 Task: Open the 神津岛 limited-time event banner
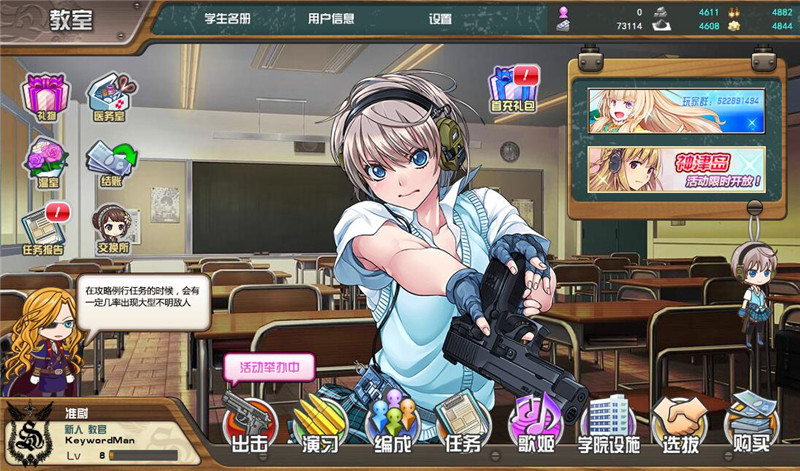click(x=676, y=169)
